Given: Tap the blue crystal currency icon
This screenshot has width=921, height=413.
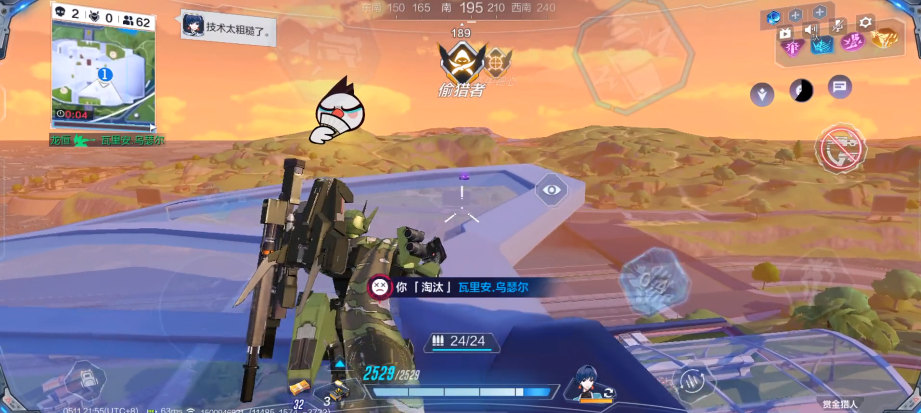Looking at the screenshot, I should point(773,16).
